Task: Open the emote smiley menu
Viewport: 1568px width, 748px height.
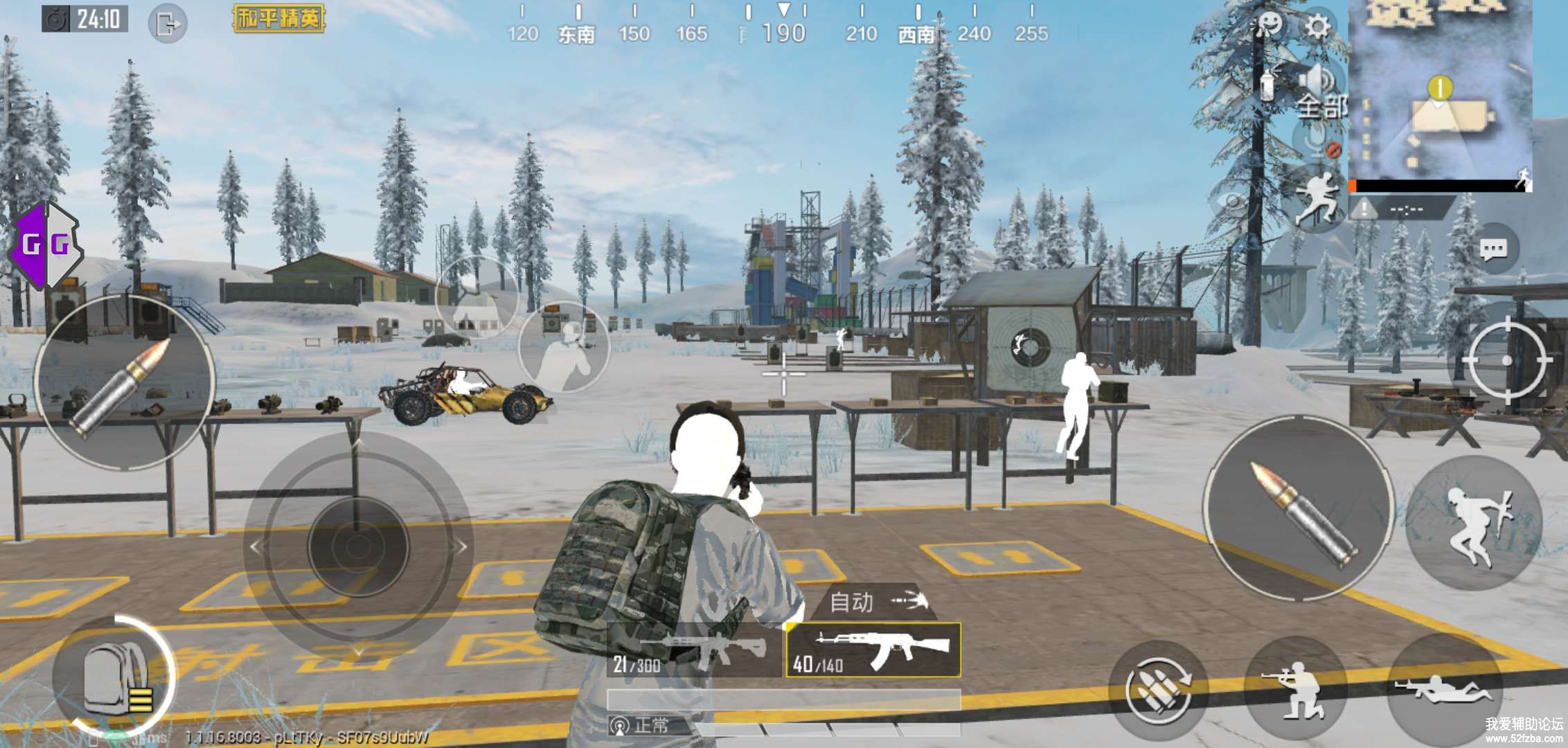Action: pyautogui.click(x=1269, y=27)
